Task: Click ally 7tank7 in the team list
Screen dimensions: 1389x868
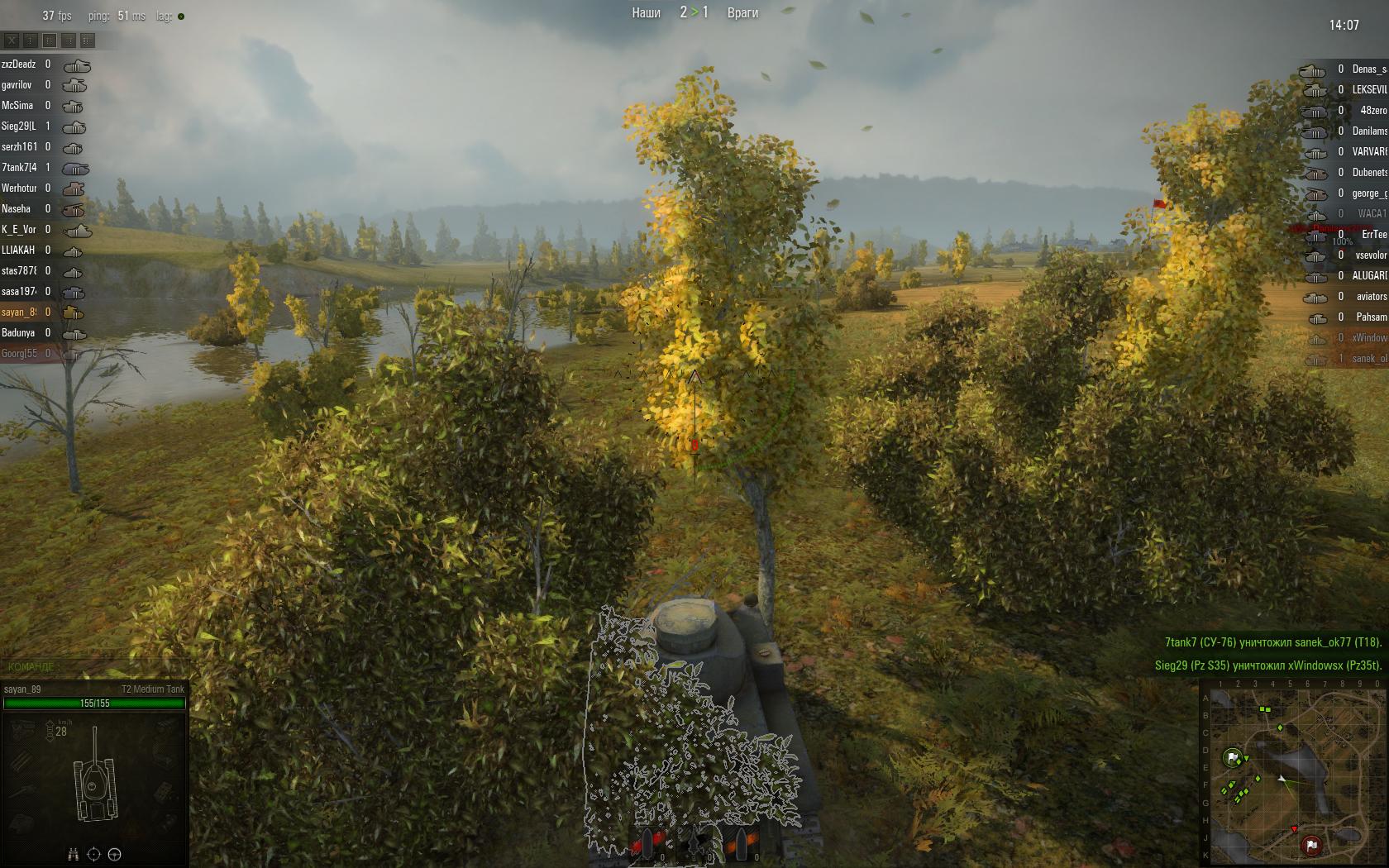Action: 19,168
